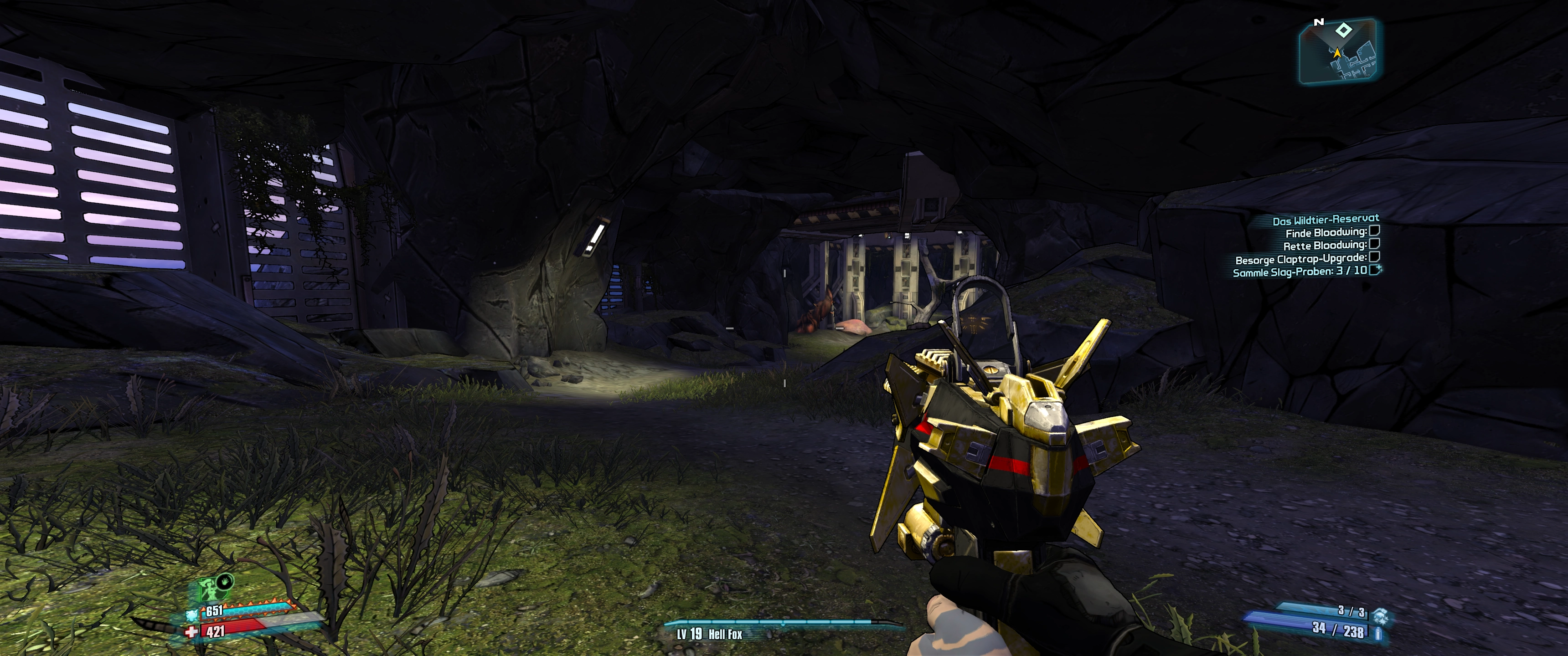Click the Besorge Claptrap-Upgrade objective checkbox
This screenshot has width=1568, height=656.
click(x=1374, y=257)
